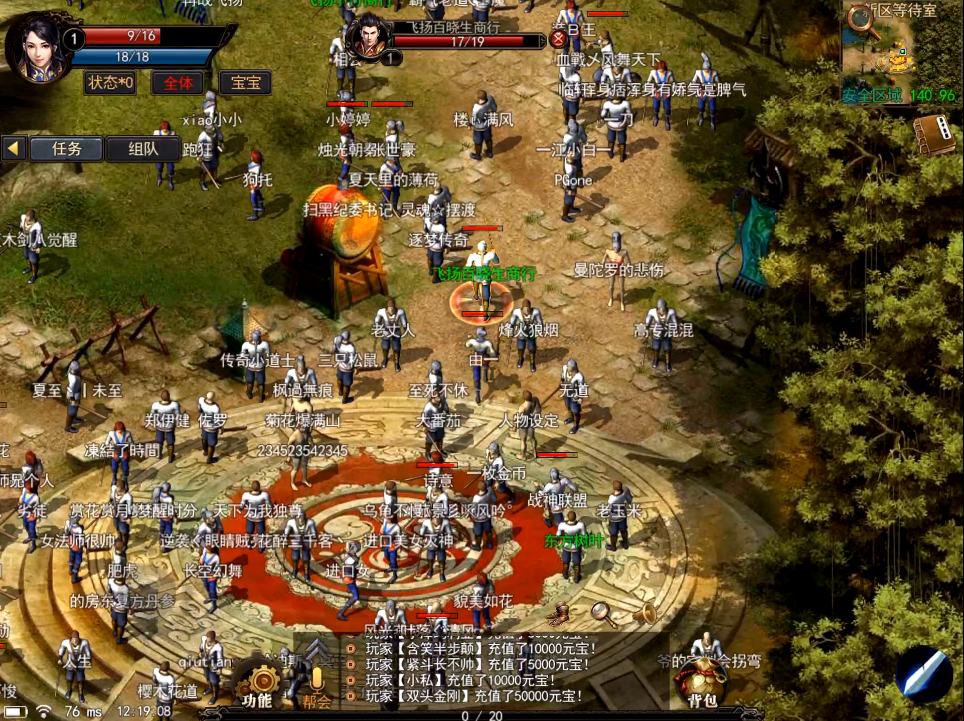Close the target frame with the red X
964x721 pixels.
[x=557, y=40]
